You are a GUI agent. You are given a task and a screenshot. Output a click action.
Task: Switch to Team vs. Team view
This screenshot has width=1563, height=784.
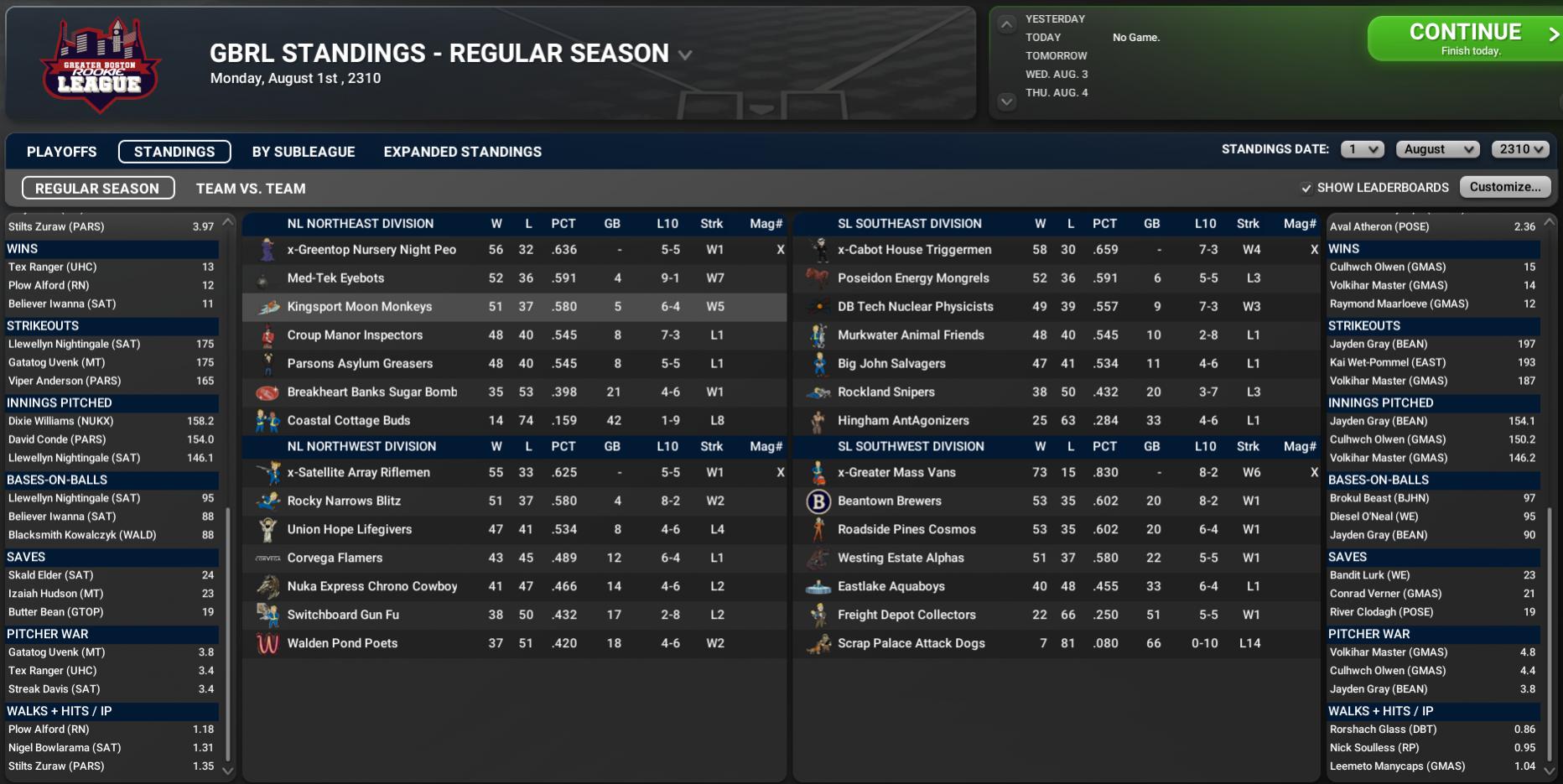251,189
